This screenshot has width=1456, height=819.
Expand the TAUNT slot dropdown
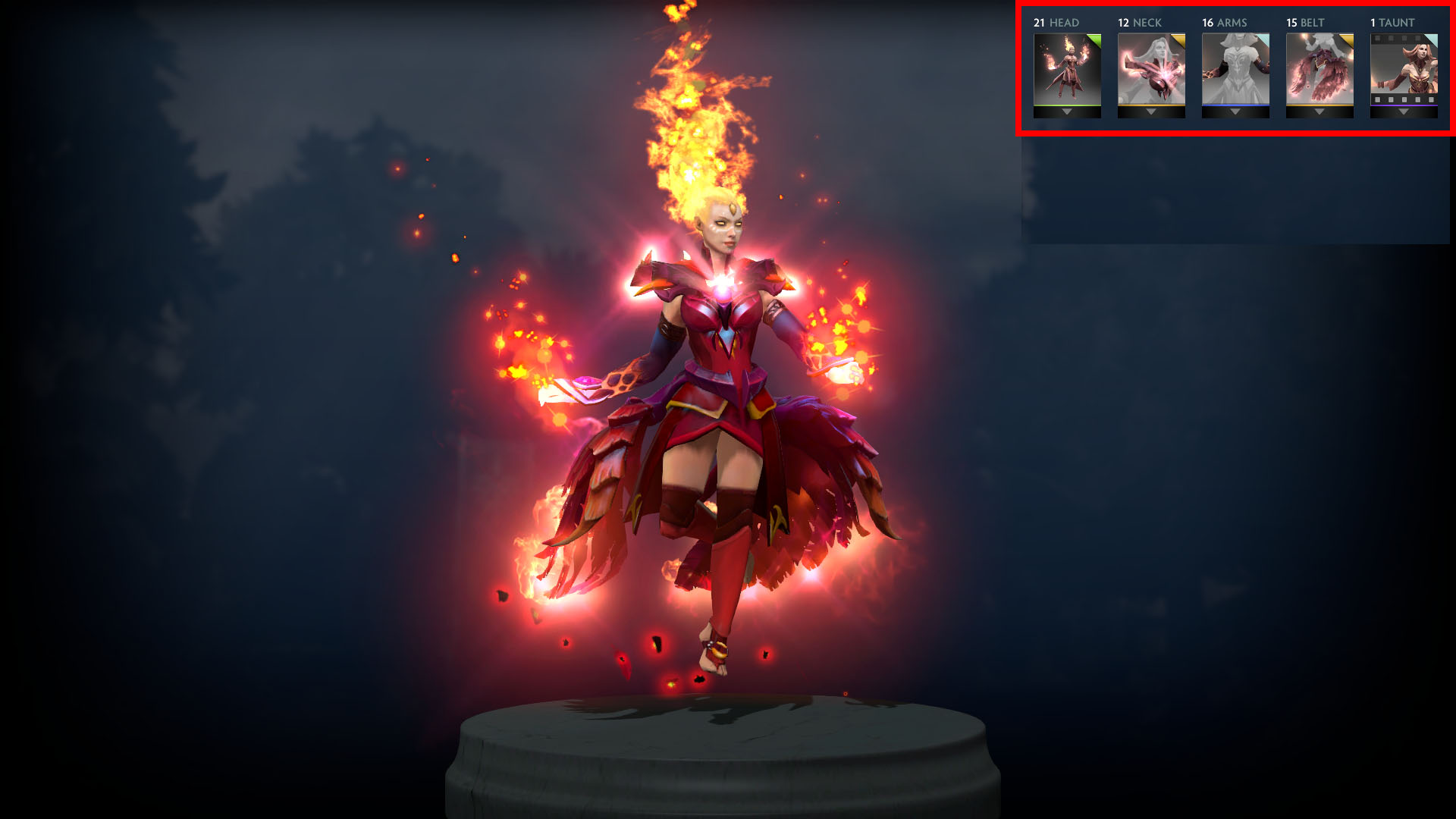tap(1403, 111)
